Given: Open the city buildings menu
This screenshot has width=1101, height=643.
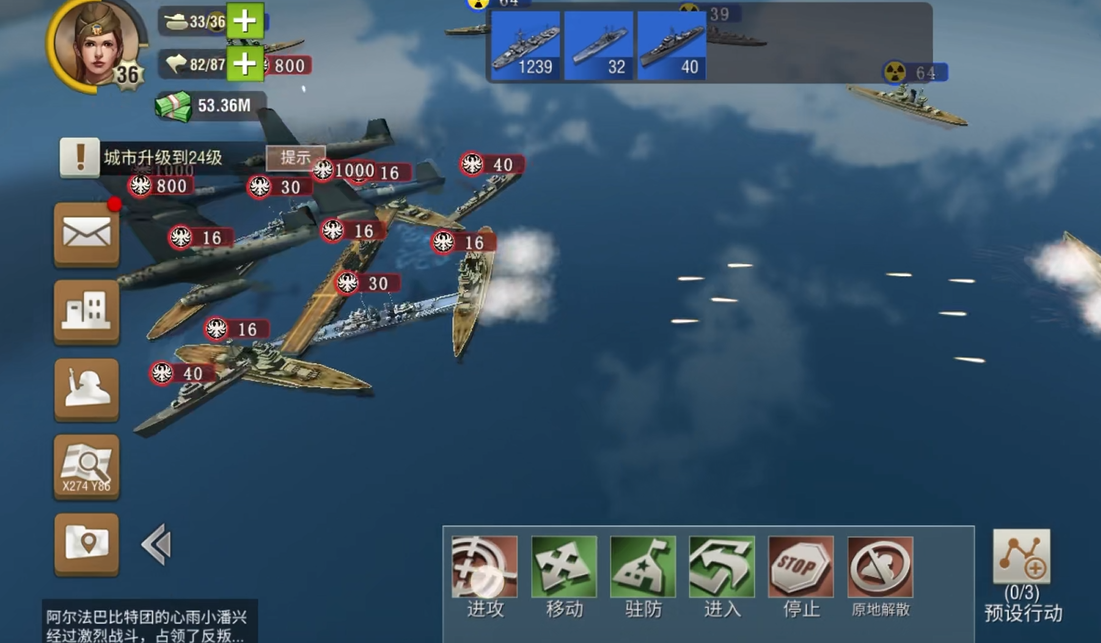Looking at the screenshot, I should pos(86,311).
